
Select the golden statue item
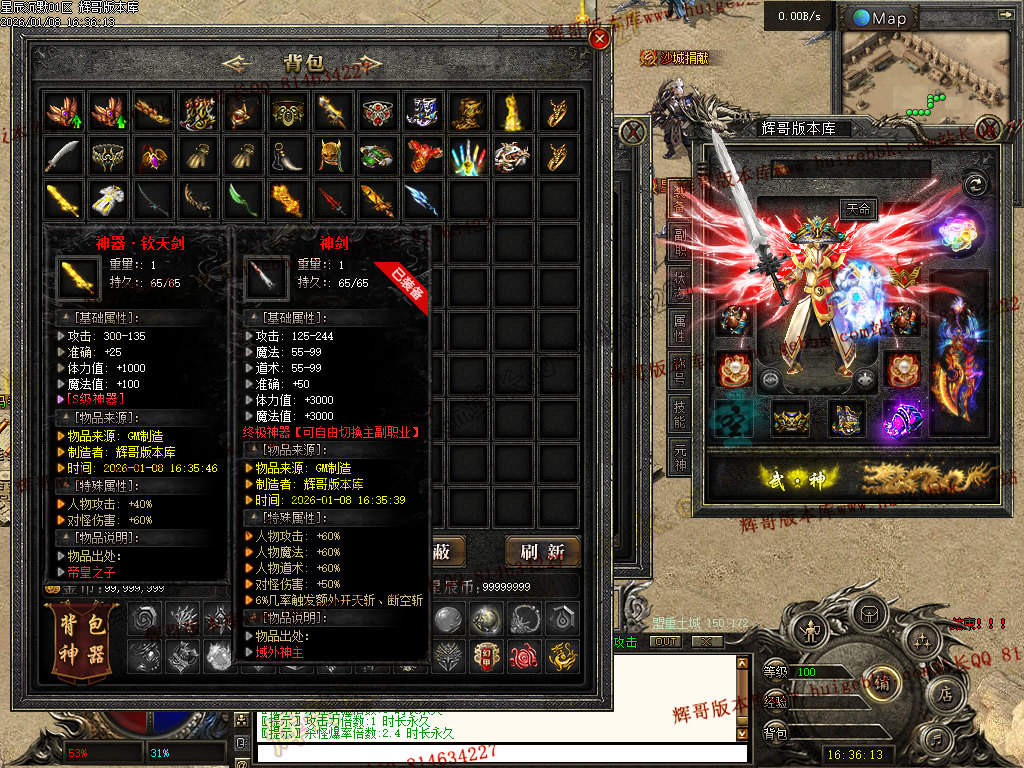click(x=512, y=111)
